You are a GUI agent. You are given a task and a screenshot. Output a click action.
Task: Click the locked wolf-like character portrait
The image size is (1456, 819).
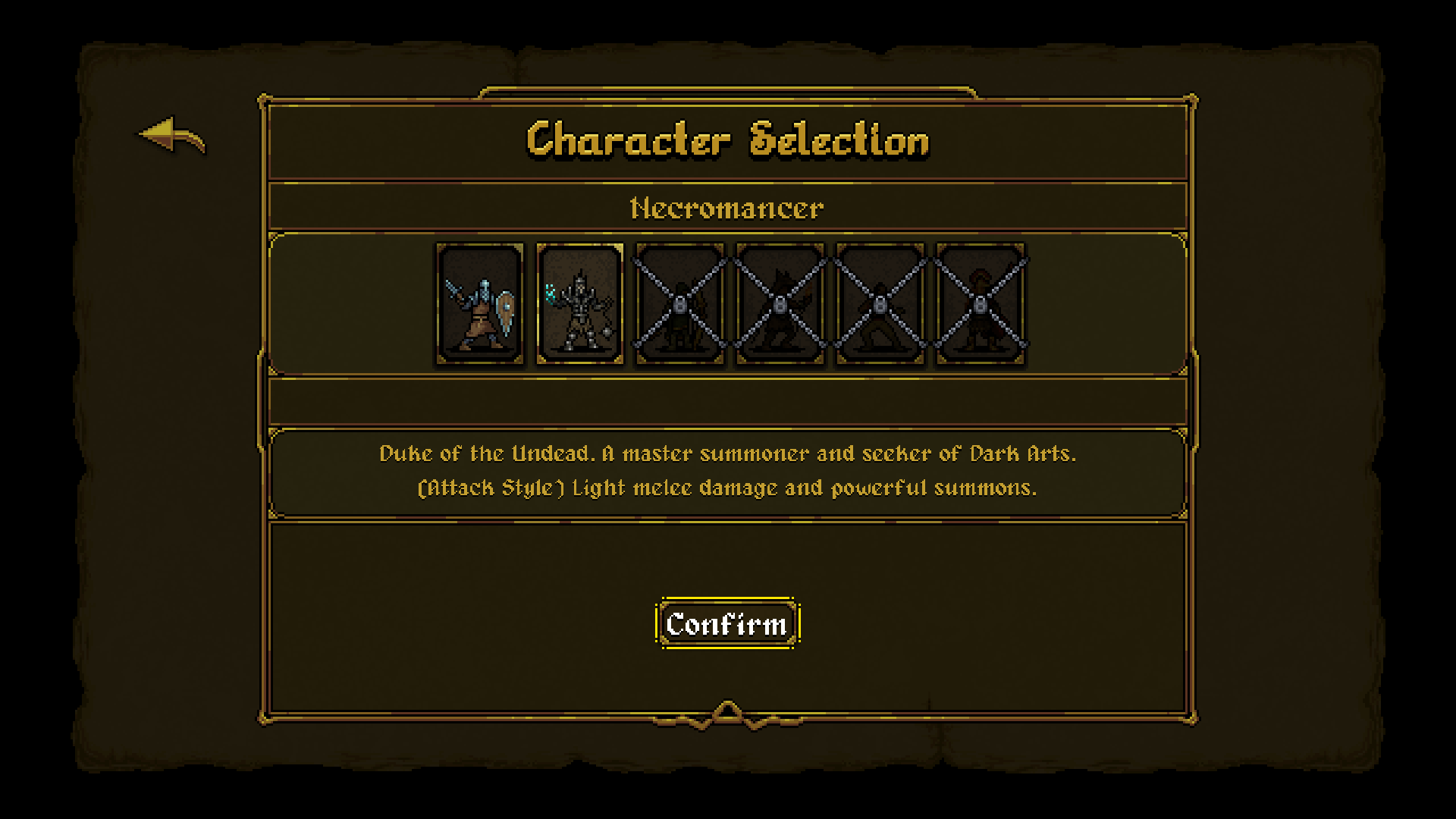780,303
